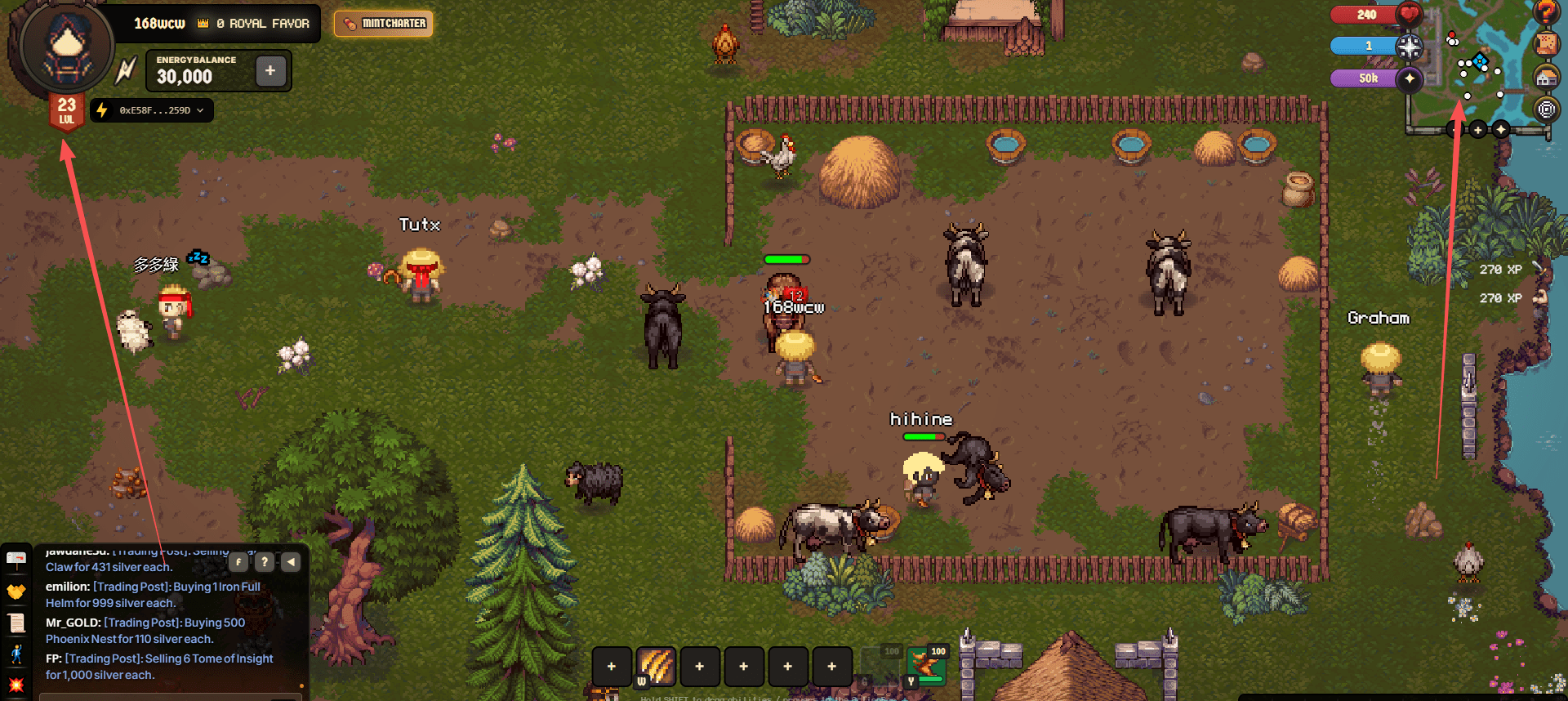Activate the claw slash ability
Screen dimensions: 1568x701
click(x=656, y=666)
